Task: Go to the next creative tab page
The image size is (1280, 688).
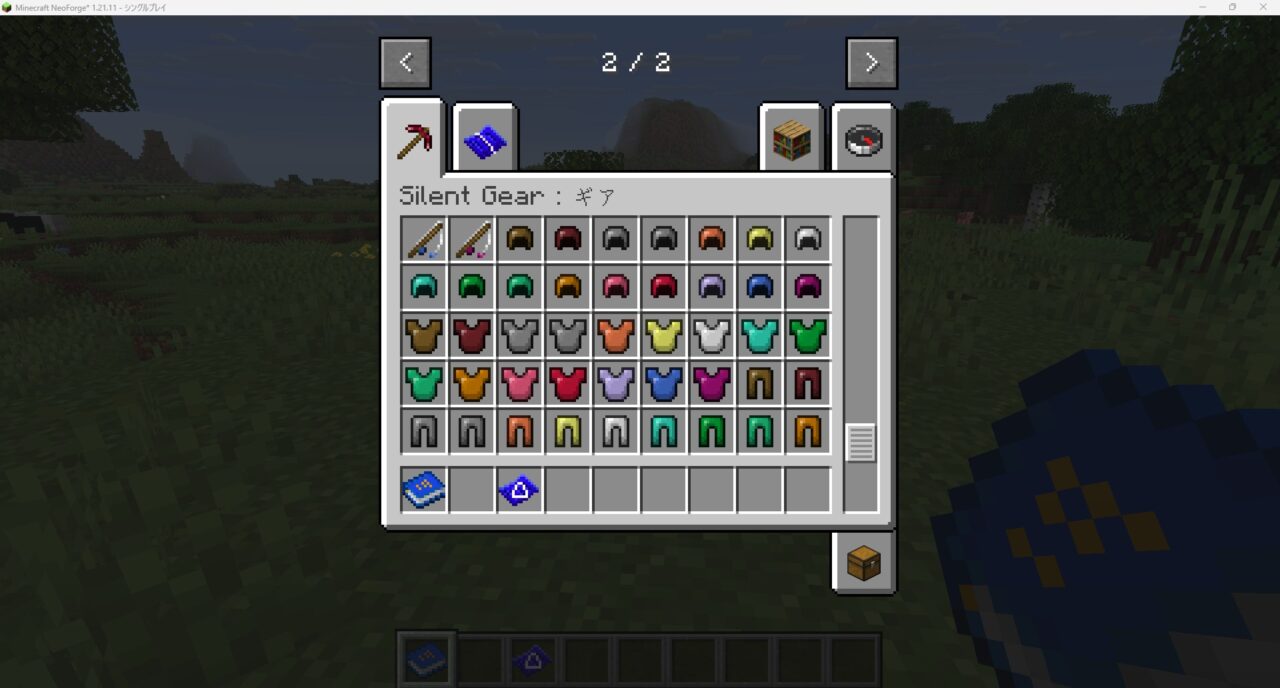Action: 871,63
